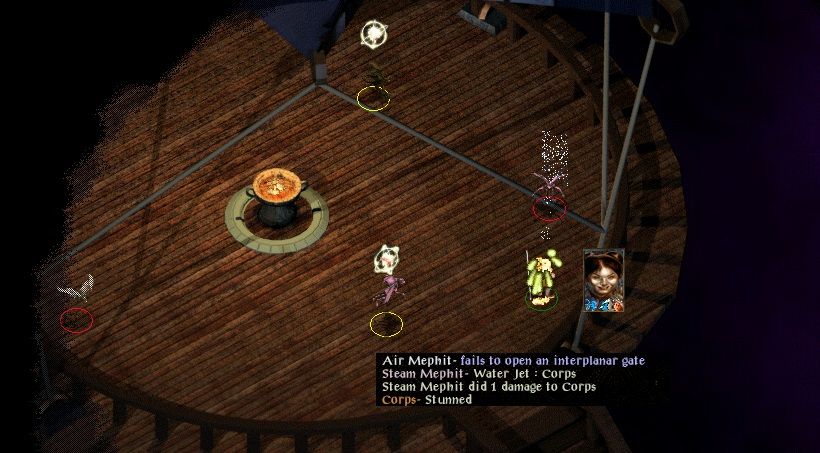The height and width of the screenshot is (453, 820).
Task: Select the green-circled party member
Action: (541, 280)
